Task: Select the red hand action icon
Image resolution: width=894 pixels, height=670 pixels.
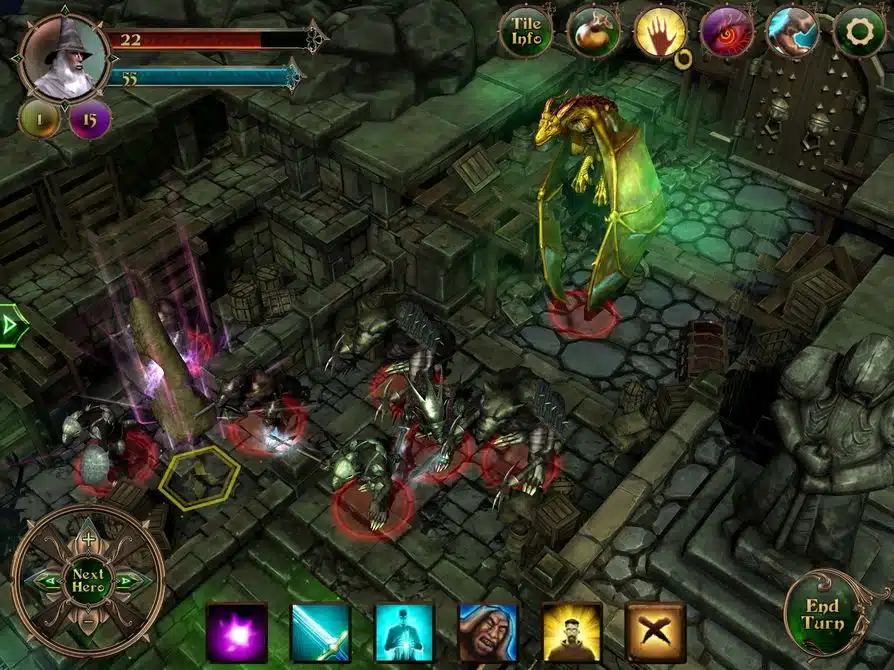Action: [660, 32]
